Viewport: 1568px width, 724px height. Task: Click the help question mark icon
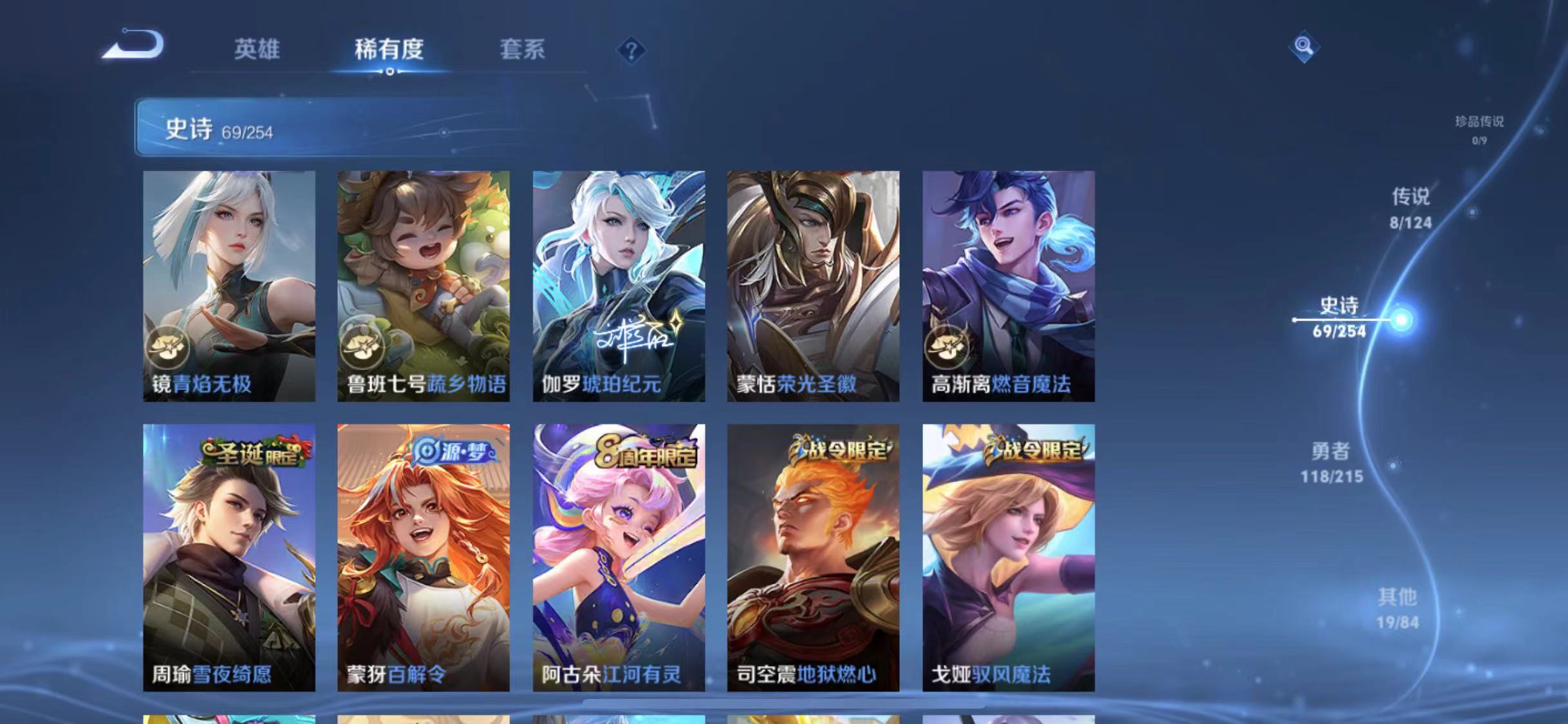click(x=634, y=50)
